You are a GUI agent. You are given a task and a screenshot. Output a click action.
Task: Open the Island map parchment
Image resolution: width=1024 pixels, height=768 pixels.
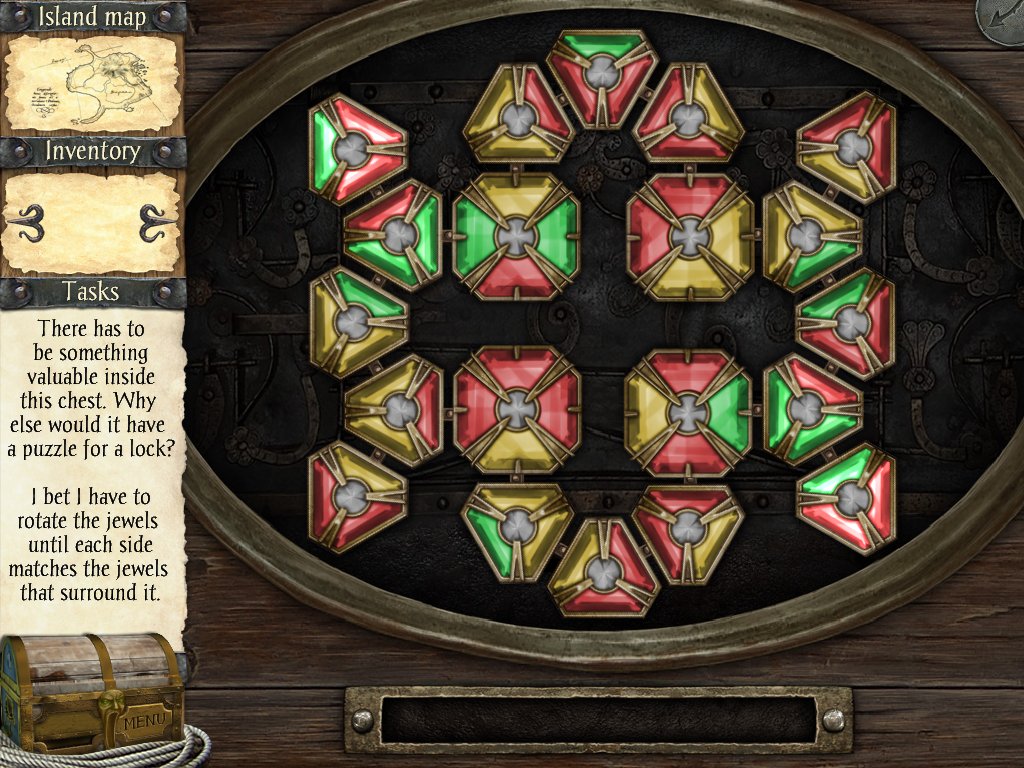coord(92,85)
